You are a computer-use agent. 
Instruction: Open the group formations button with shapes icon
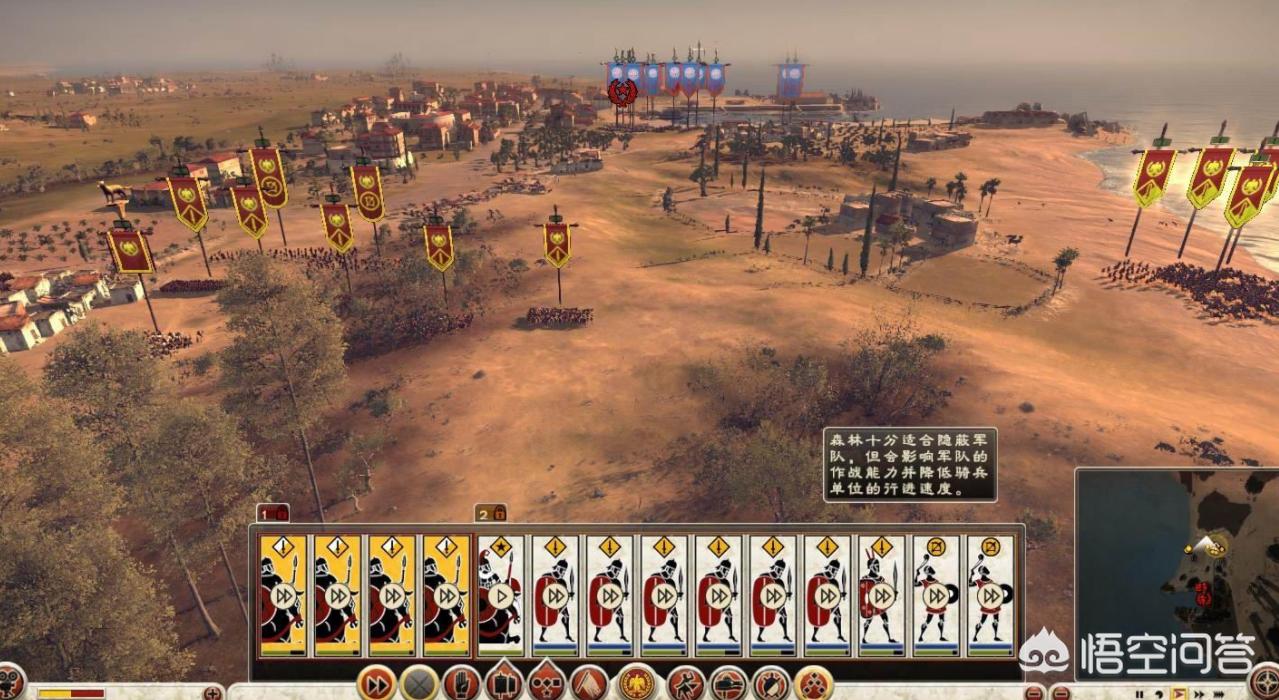(546, 684)
